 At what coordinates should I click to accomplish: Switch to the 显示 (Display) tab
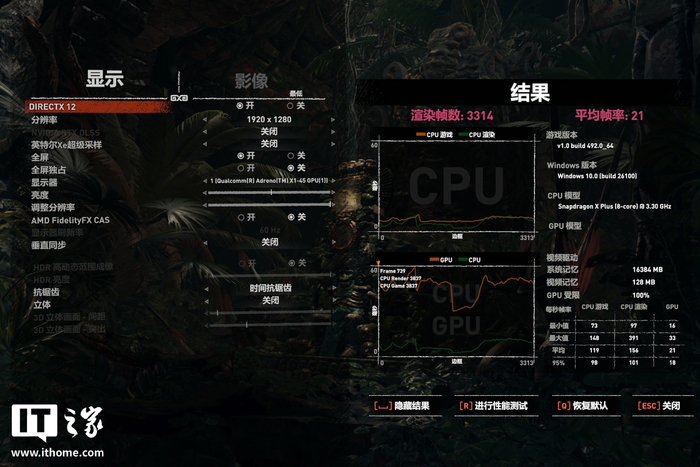pyautogui.click(x=105, y=81)
